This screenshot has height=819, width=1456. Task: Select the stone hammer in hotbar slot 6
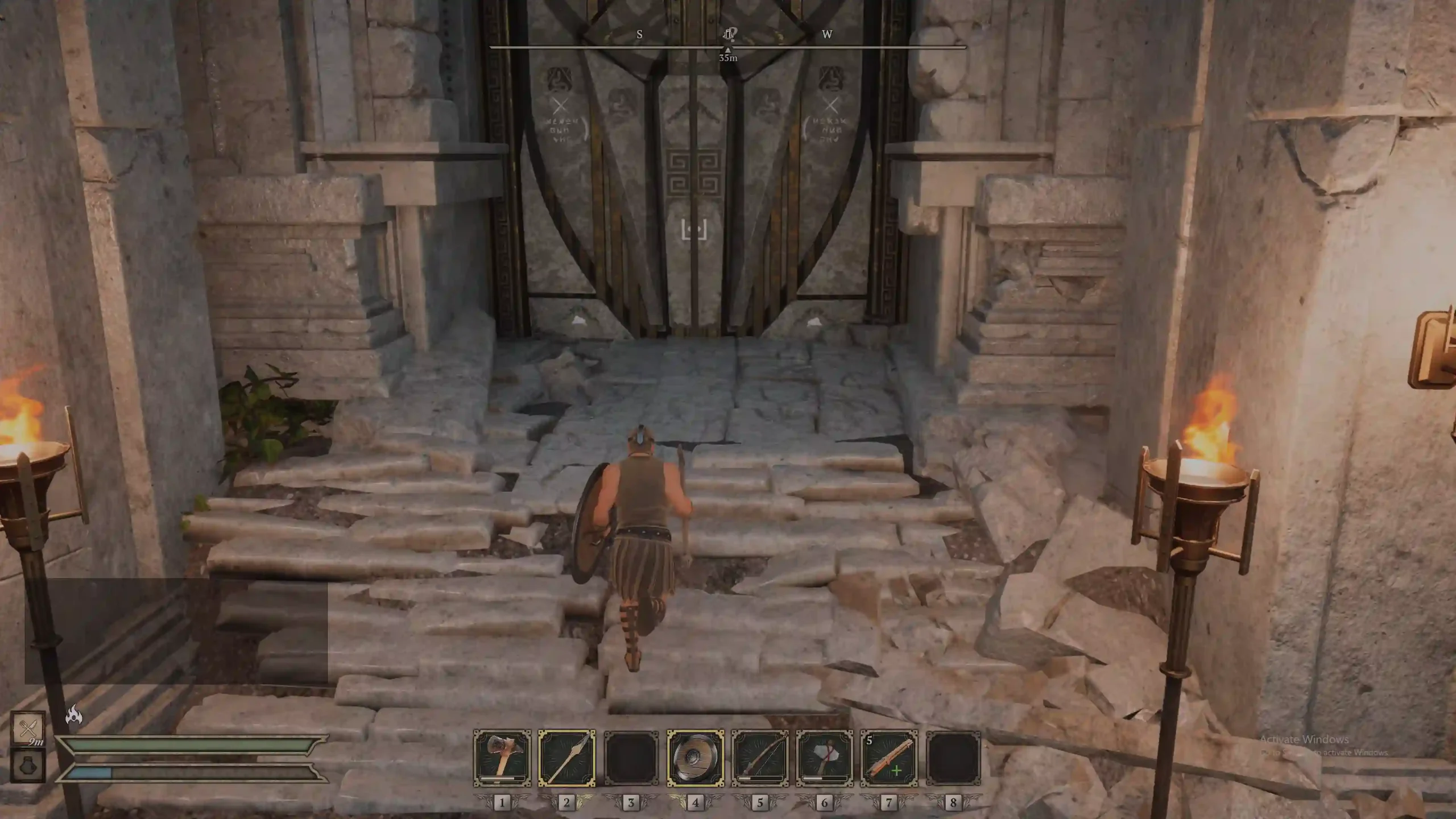pos(824,758)
